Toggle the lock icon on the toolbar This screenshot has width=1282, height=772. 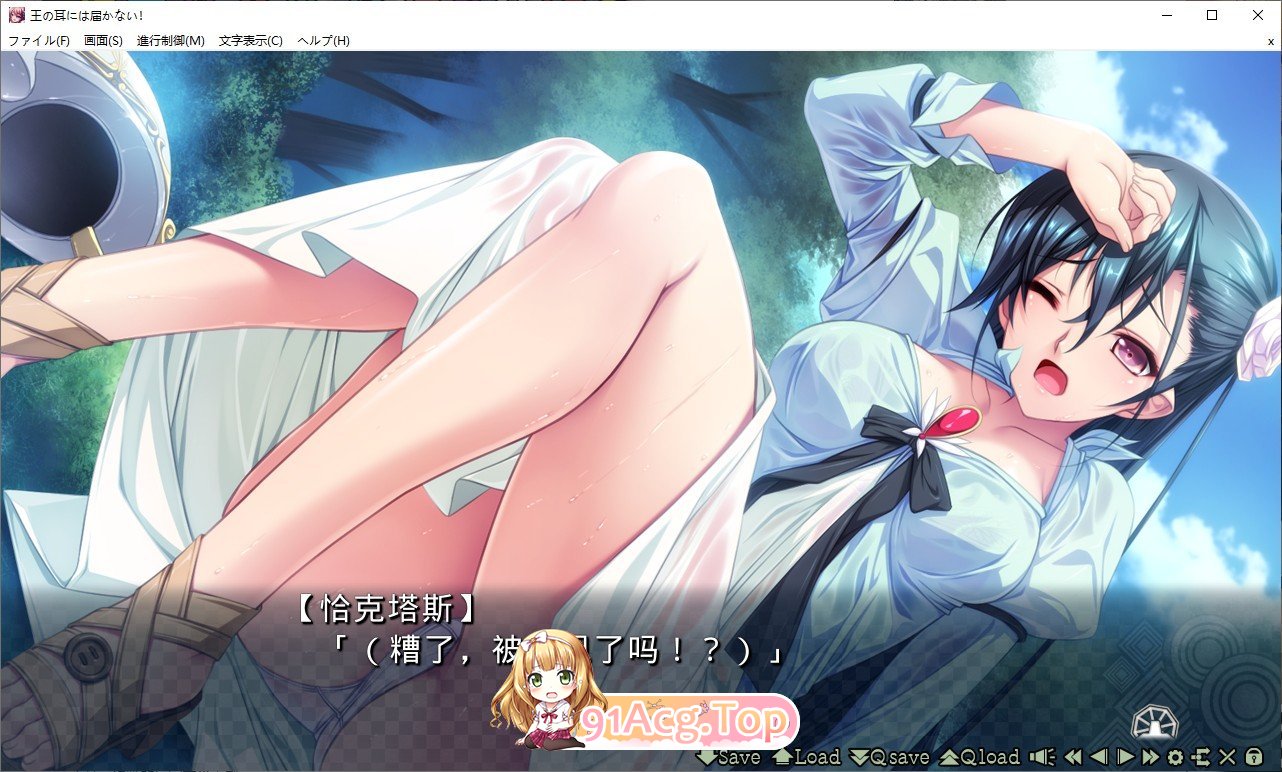(x=1251, y=757)
